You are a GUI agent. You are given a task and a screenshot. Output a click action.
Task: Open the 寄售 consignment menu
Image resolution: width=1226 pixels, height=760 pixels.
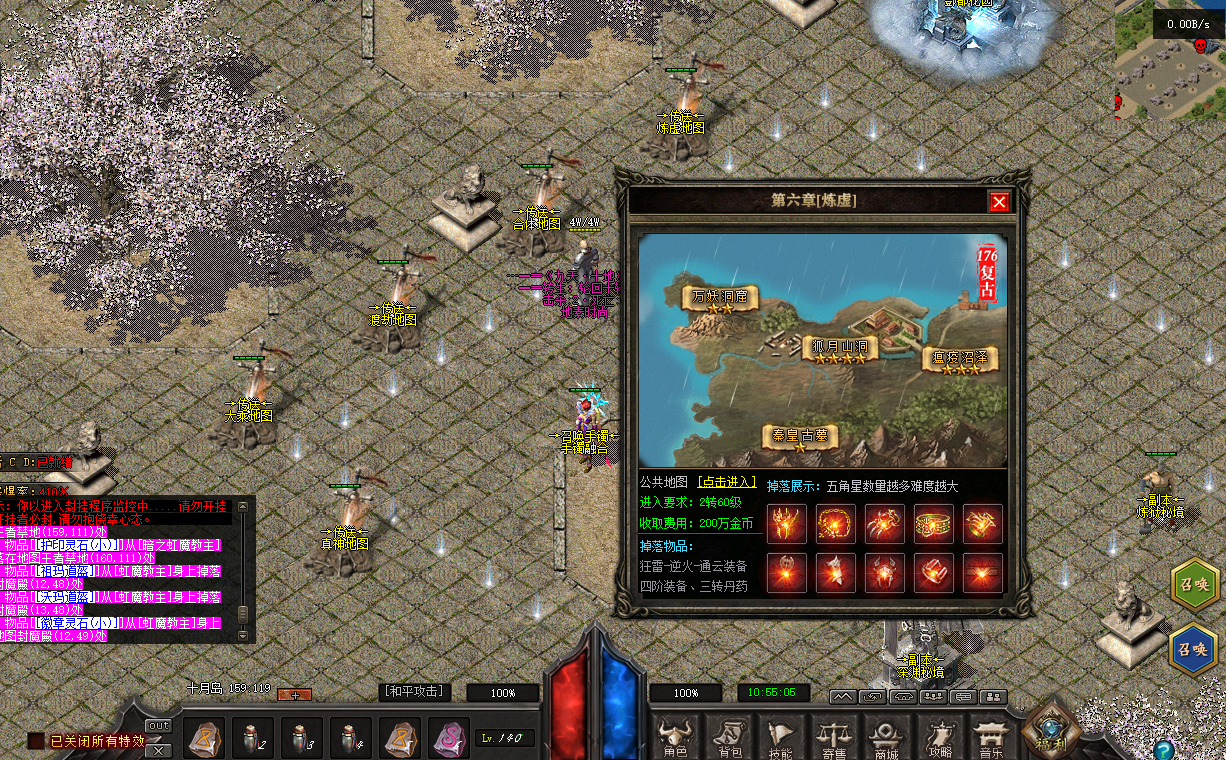tap(833, 738)
